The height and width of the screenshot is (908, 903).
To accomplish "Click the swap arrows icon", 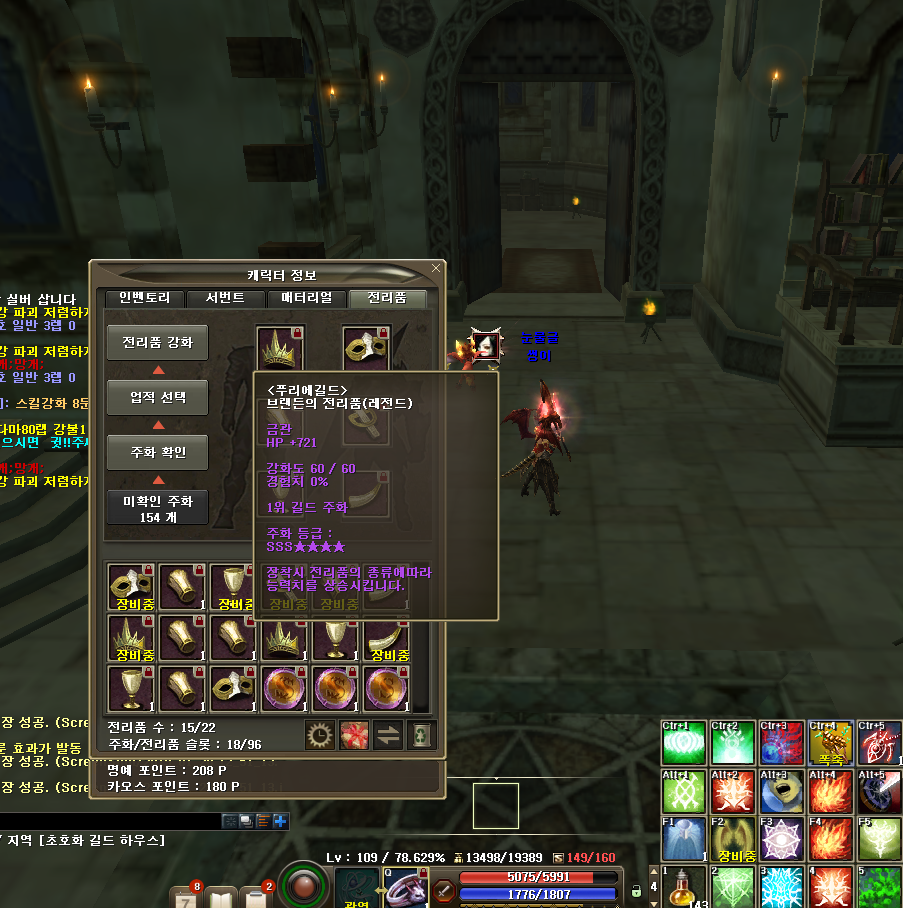I will tap(387, 734).
